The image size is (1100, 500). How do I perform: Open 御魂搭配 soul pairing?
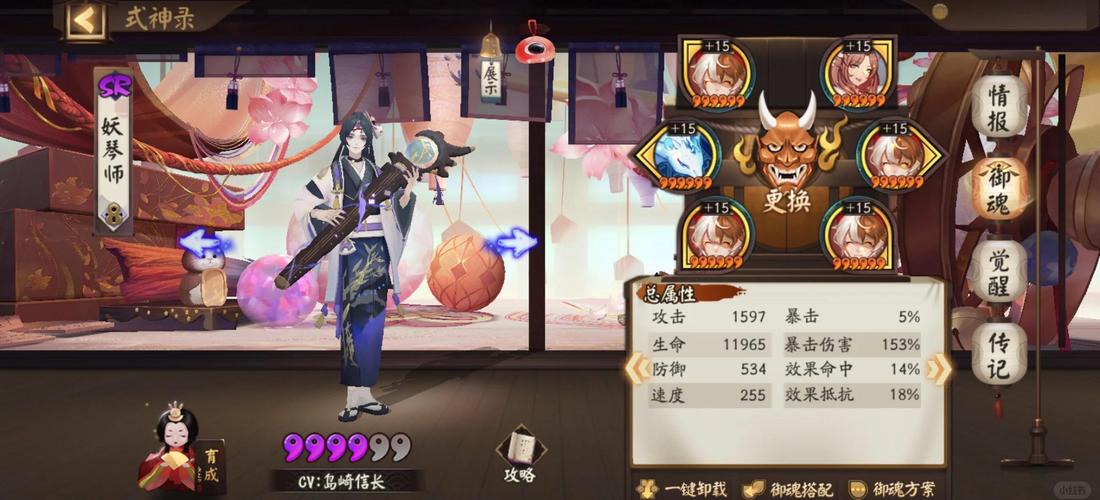[x=794, y=489]
